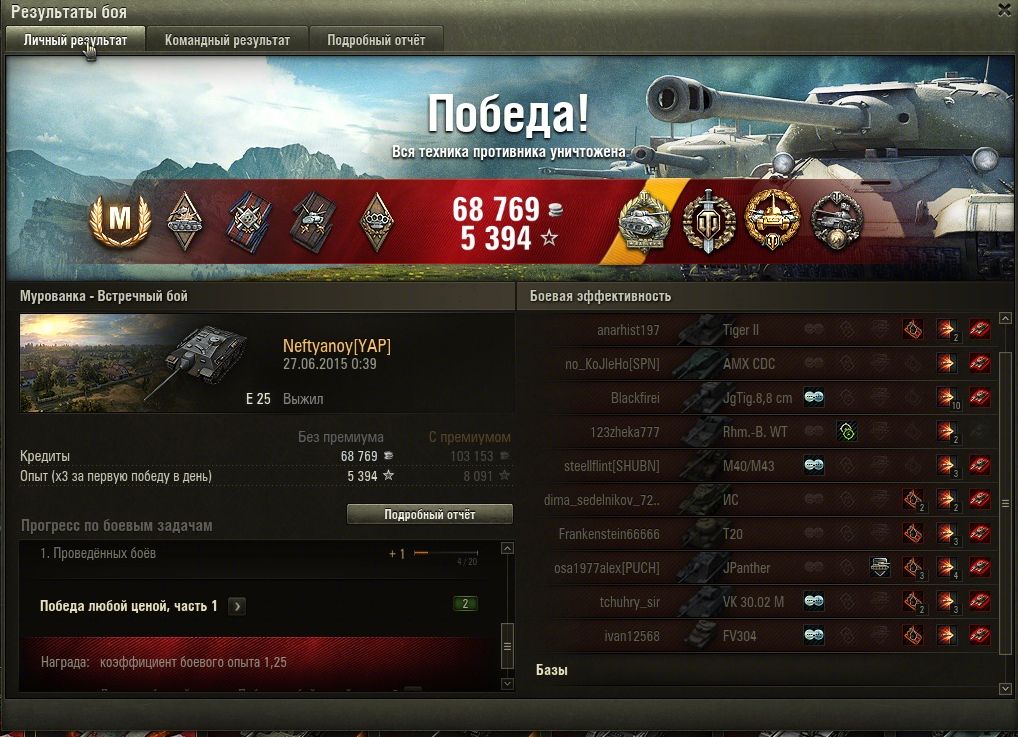Pick the 123zheka777 Rhm.-B. WT row
The height and width of the screenshot is (737, 1018).
[760, 432]
